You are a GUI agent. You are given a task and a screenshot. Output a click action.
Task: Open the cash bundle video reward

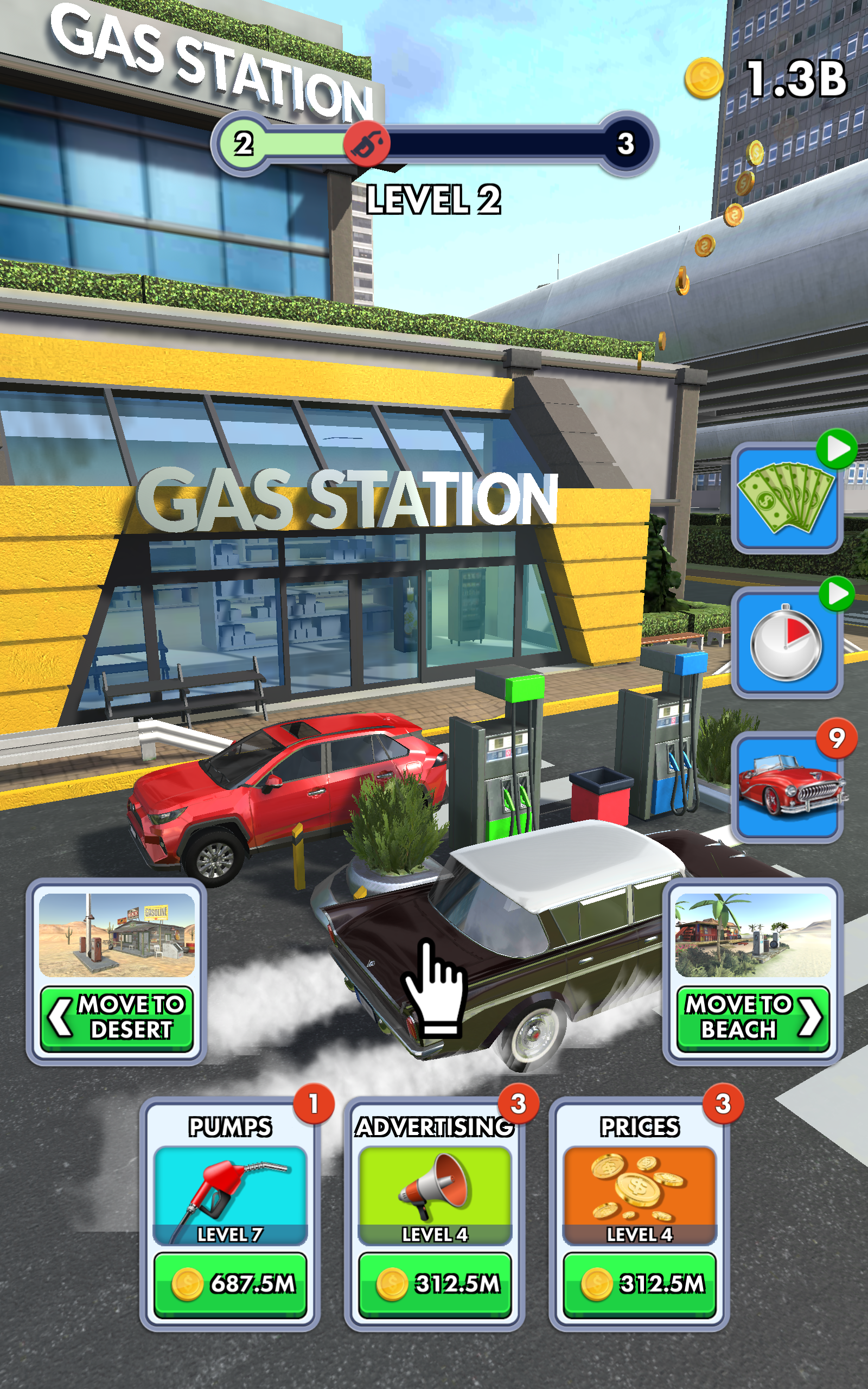tap(787, 498)
